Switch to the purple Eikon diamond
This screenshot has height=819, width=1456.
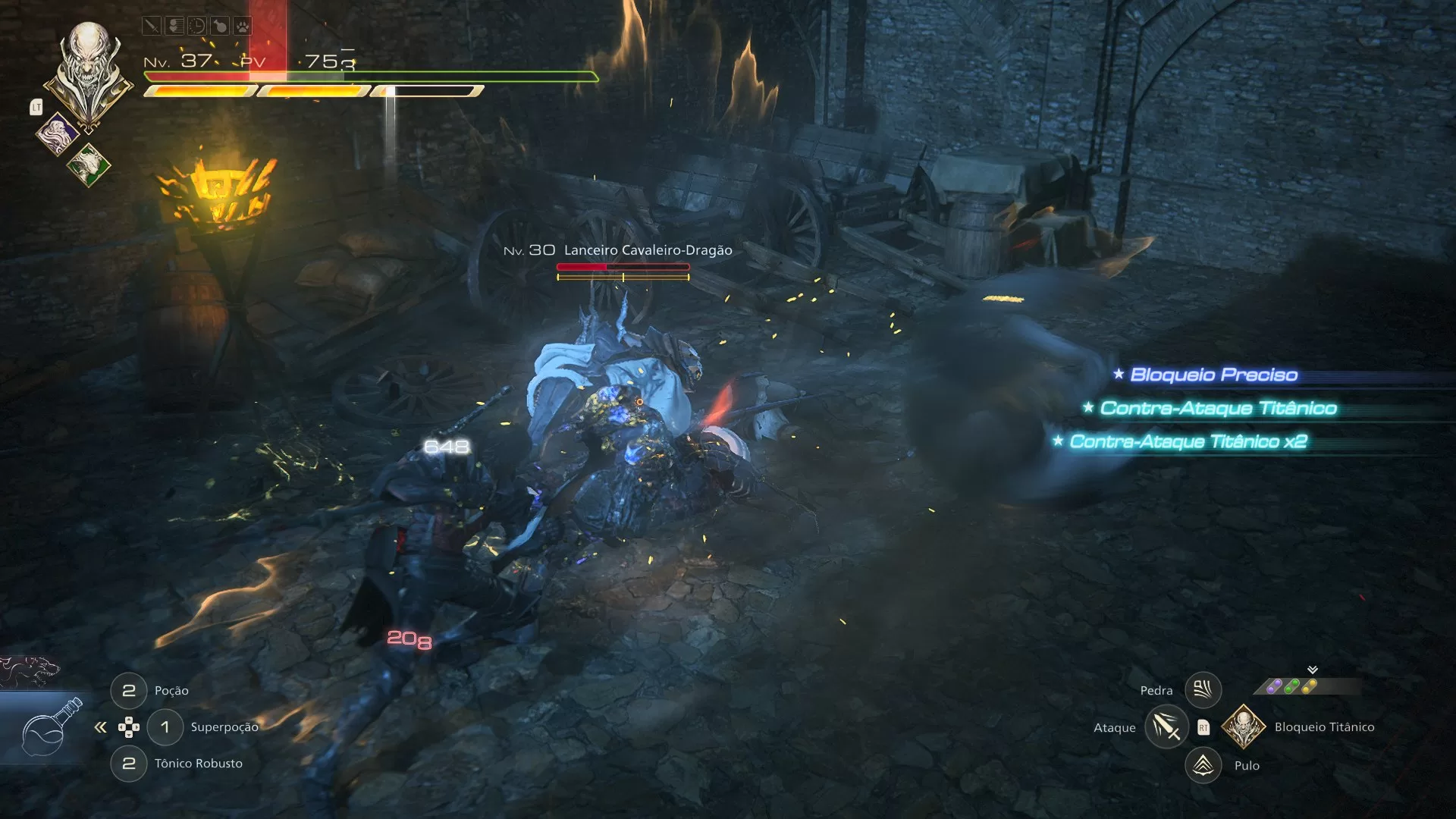58,134
